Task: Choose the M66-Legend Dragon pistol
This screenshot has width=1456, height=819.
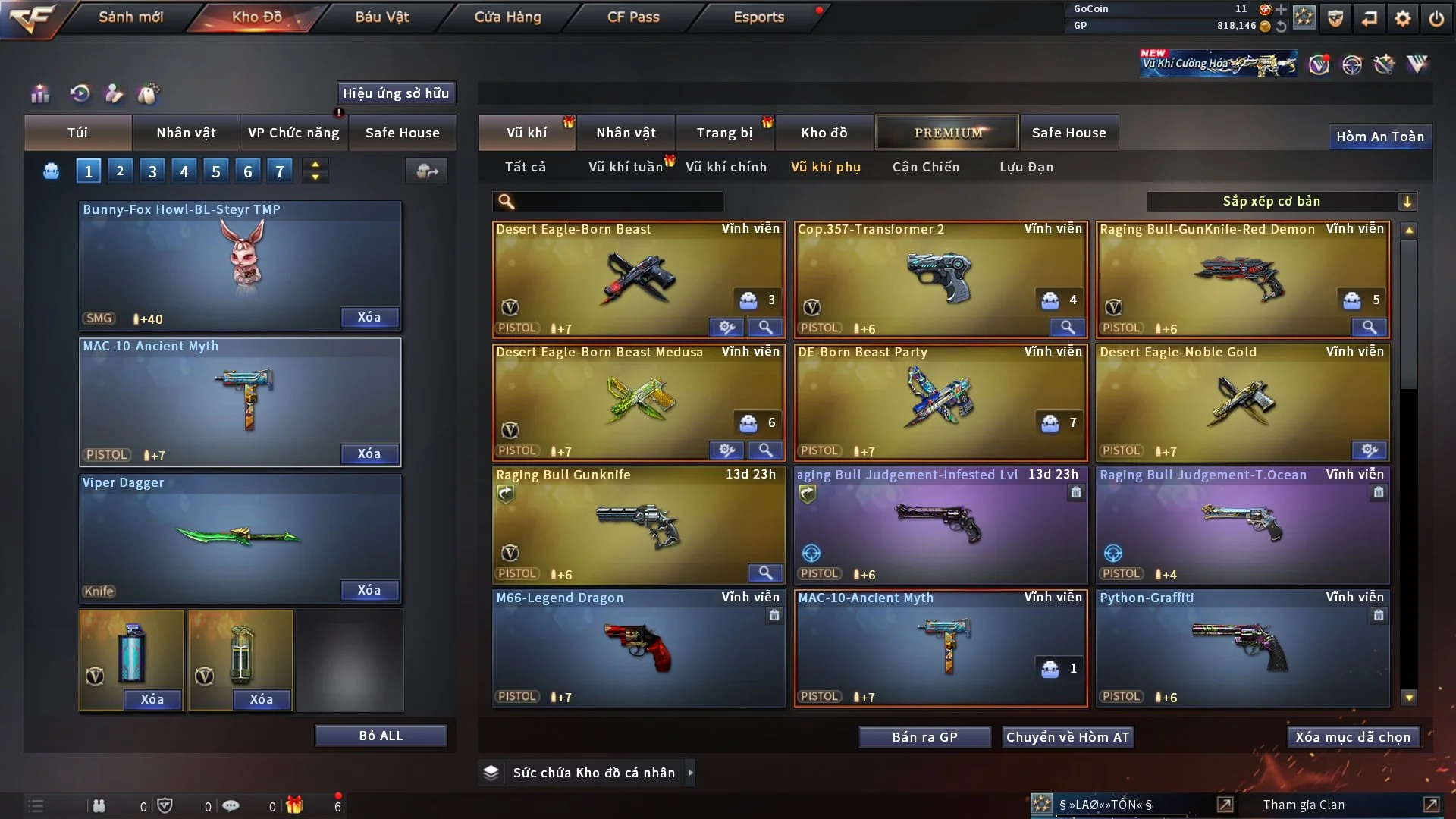Action: pos(638,648)
